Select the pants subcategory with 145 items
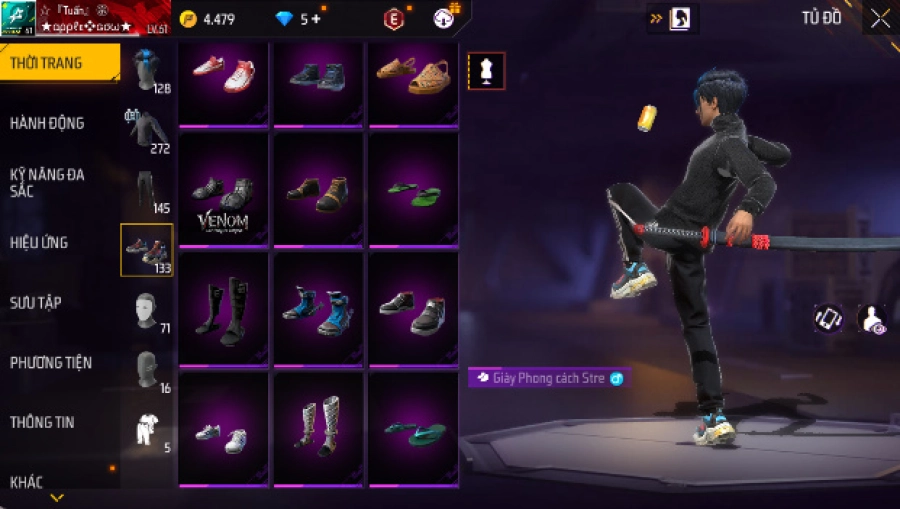The image size is (900, 509). 147,190
